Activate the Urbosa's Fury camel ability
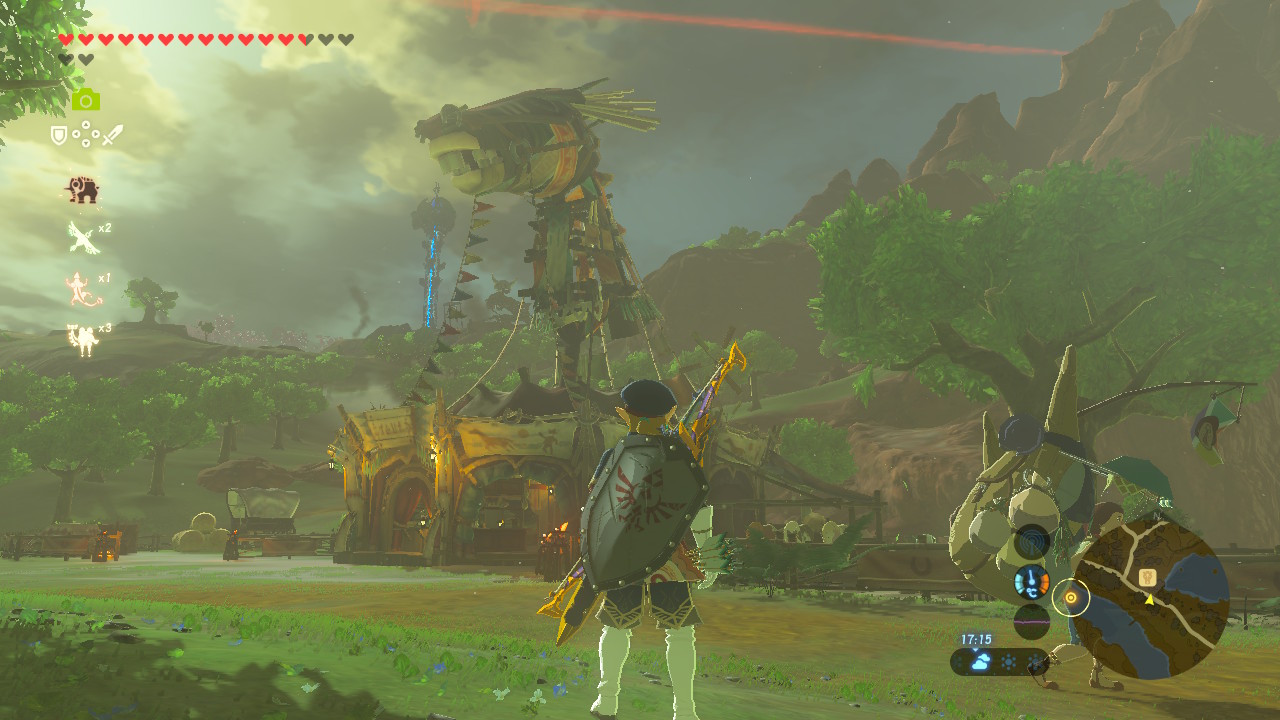 [x=82, y=339]
